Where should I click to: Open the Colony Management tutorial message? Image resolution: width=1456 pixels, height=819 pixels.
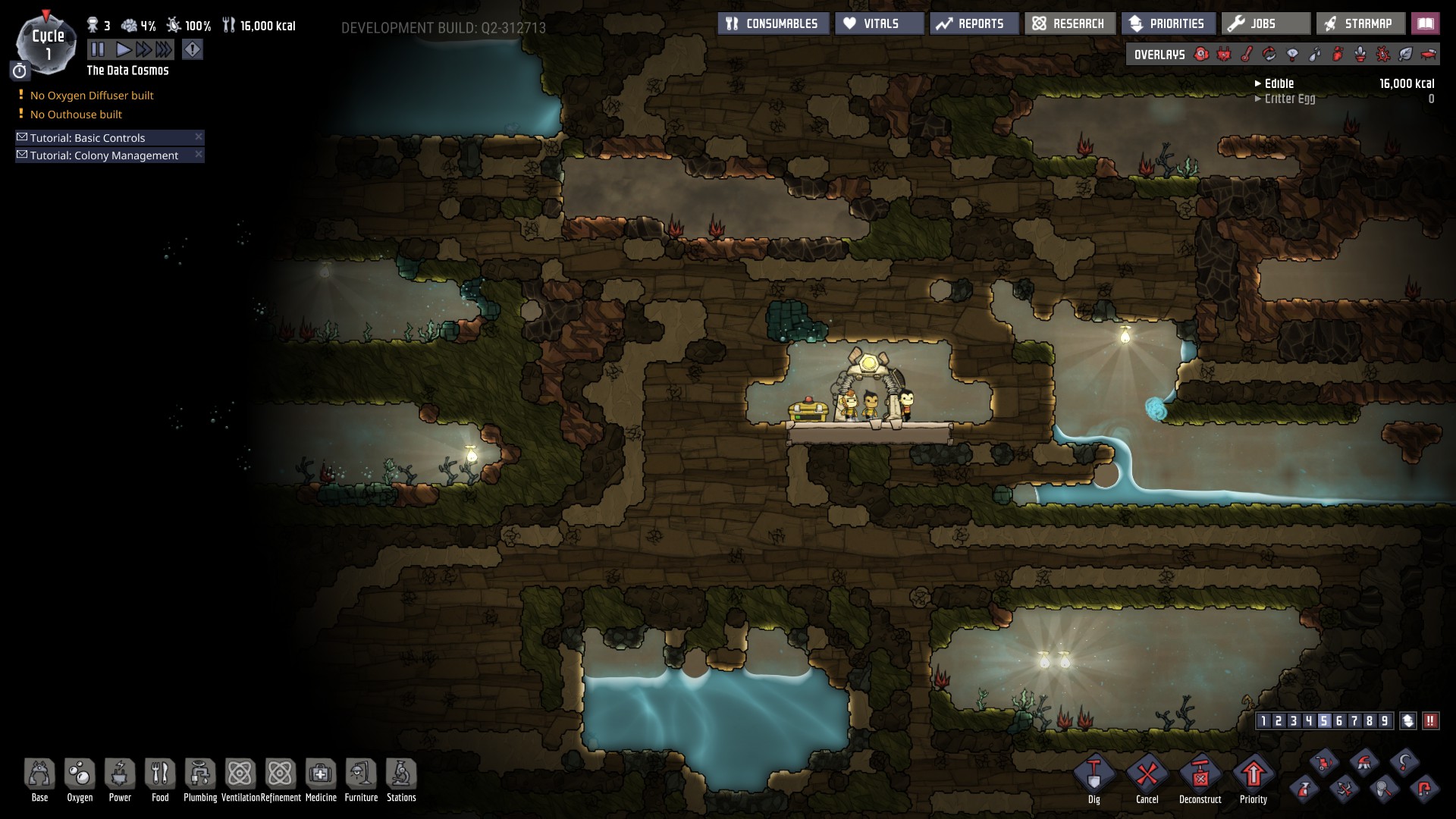tap(104, 155)
